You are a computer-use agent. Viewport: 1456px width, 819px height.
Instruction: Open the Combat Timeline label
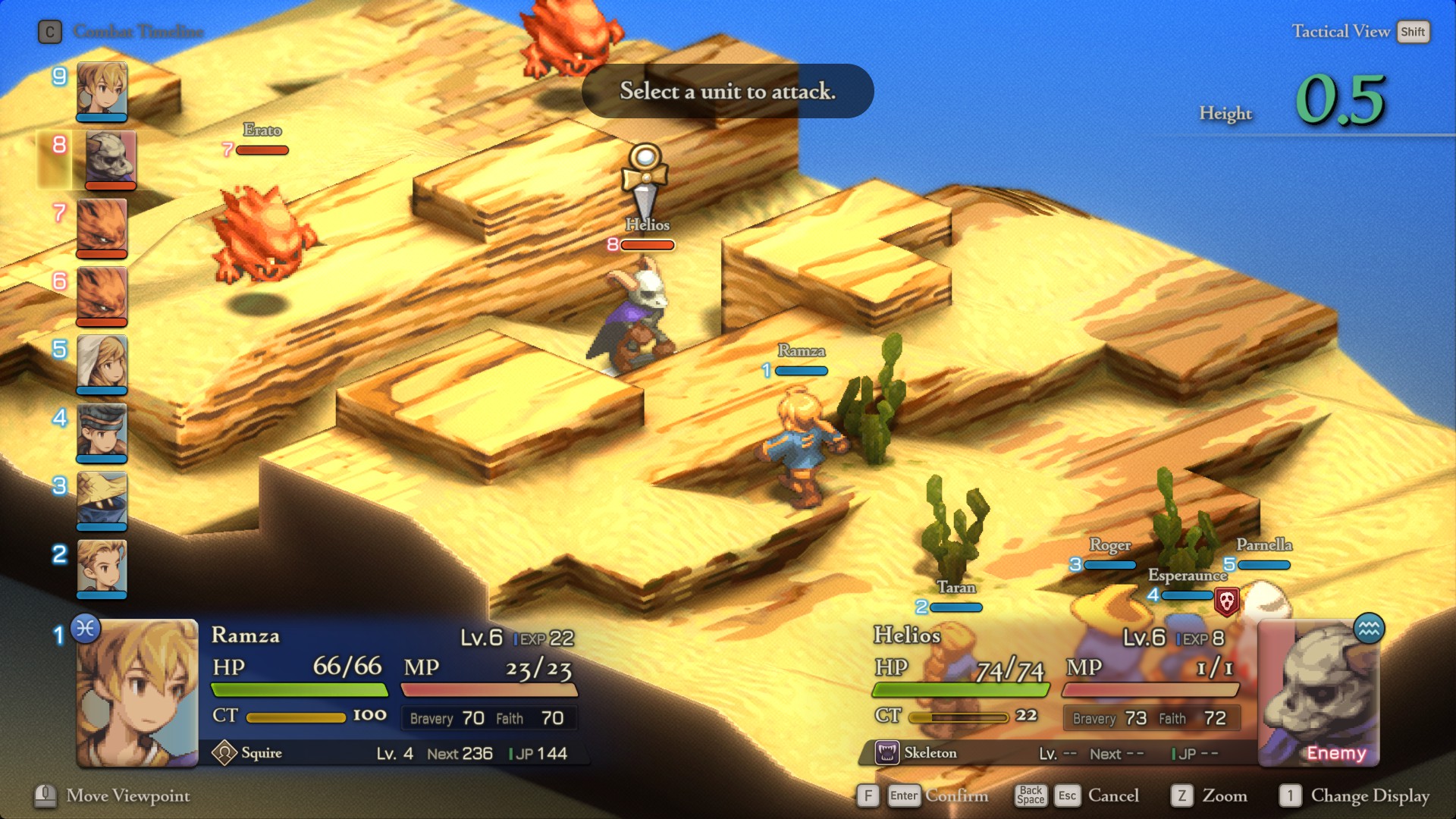point(138,32)
